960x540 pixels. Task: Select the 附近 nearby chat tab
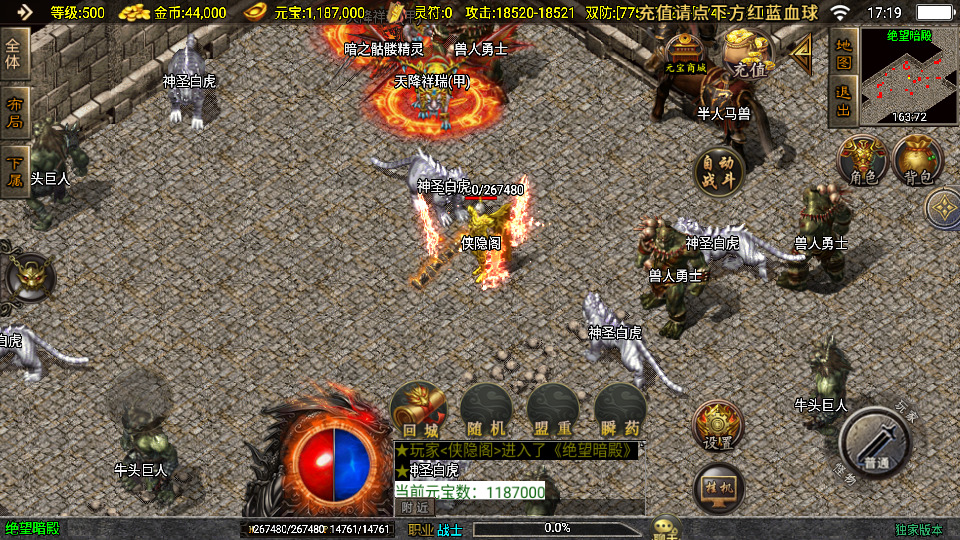[414, 507]
